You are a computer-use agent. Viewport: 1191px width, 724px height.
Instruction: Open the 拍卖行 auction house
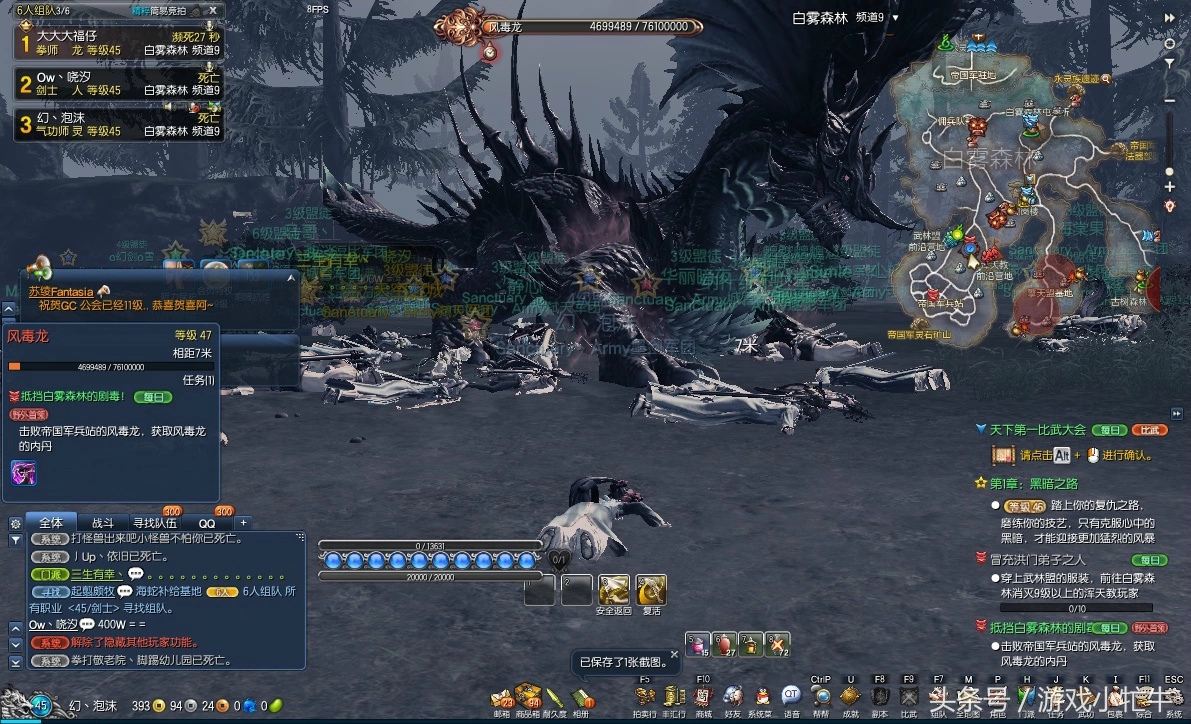click(645, 697)
